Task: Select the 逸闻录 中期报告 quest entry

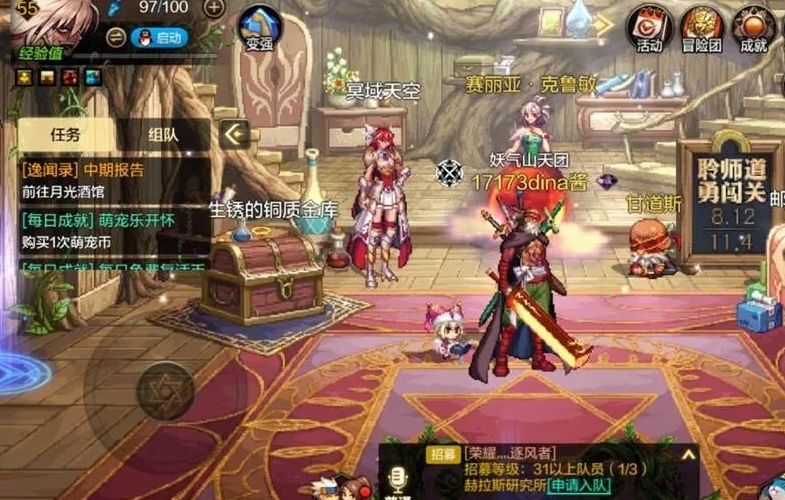Action: [110, 180]
